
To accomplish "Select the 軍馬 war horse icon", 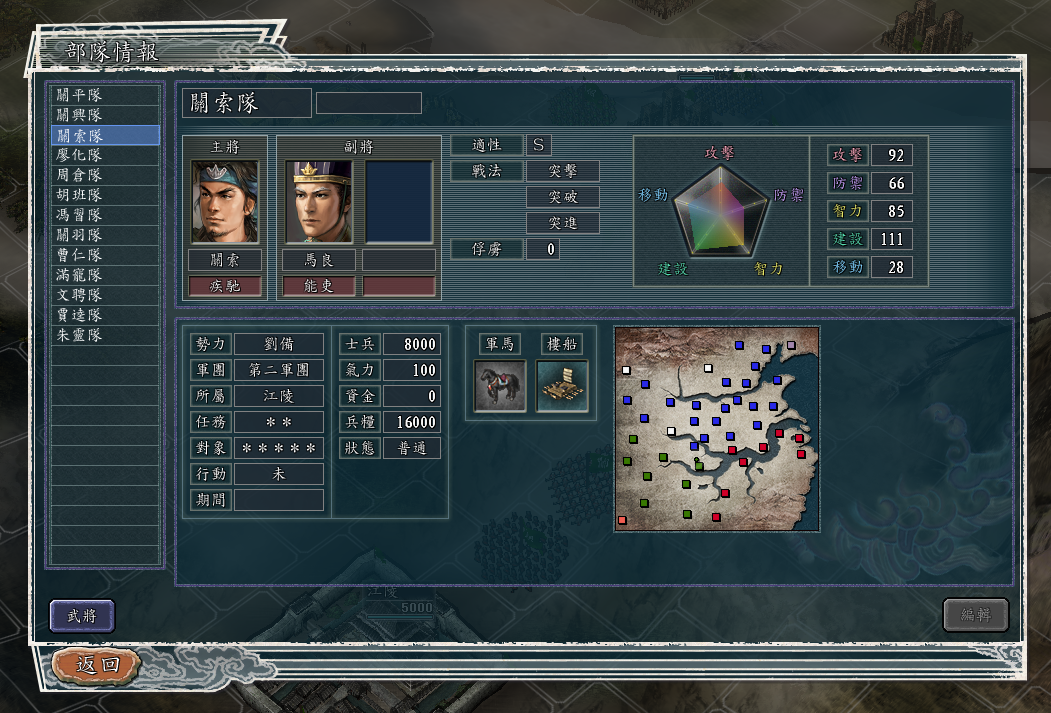I will [499, 386].
